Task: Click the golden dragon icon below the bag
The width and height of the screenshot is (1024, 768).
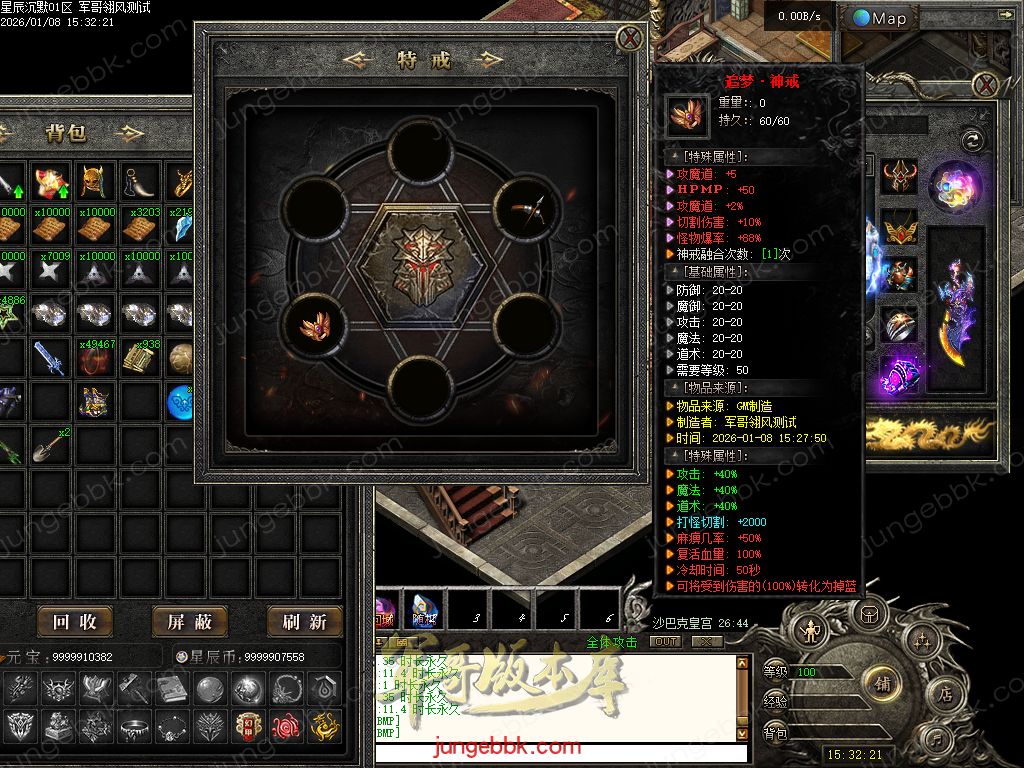Action: click(323, 725)
